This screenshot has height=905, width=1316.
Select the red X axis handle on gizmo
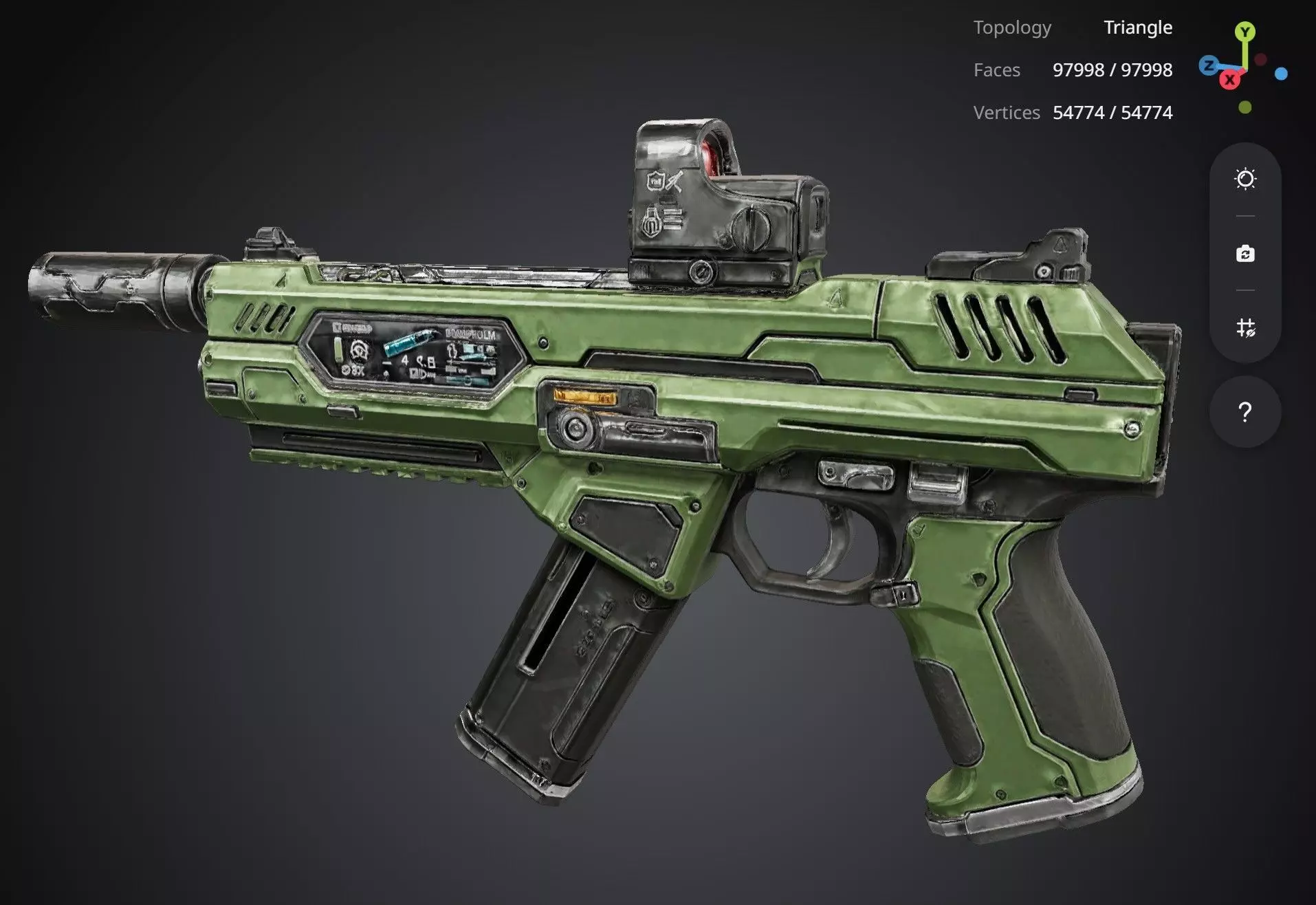click(x=1229, y=80)
